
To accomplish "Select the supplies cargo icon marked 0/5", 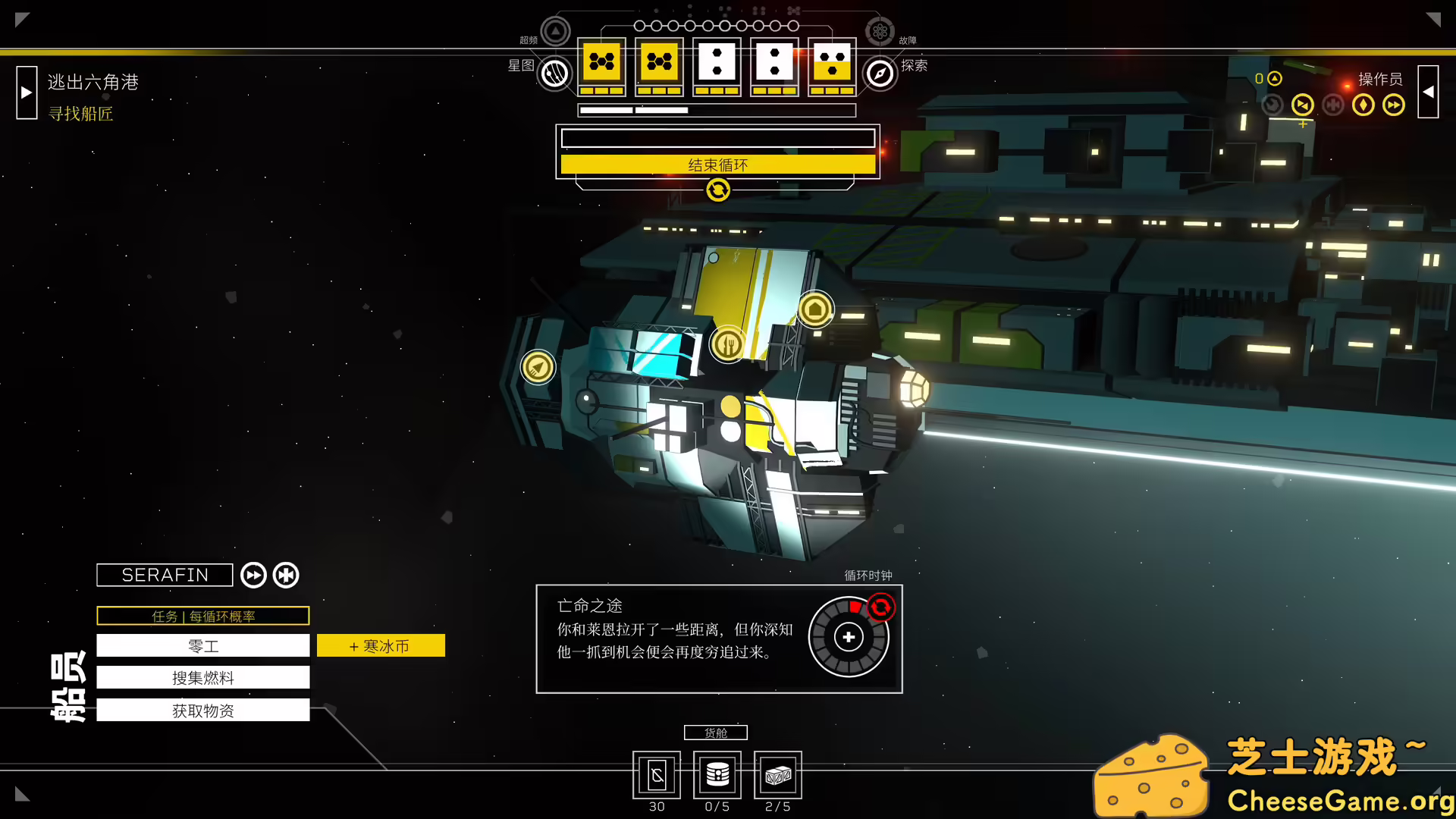I will [x=717, y=775].
